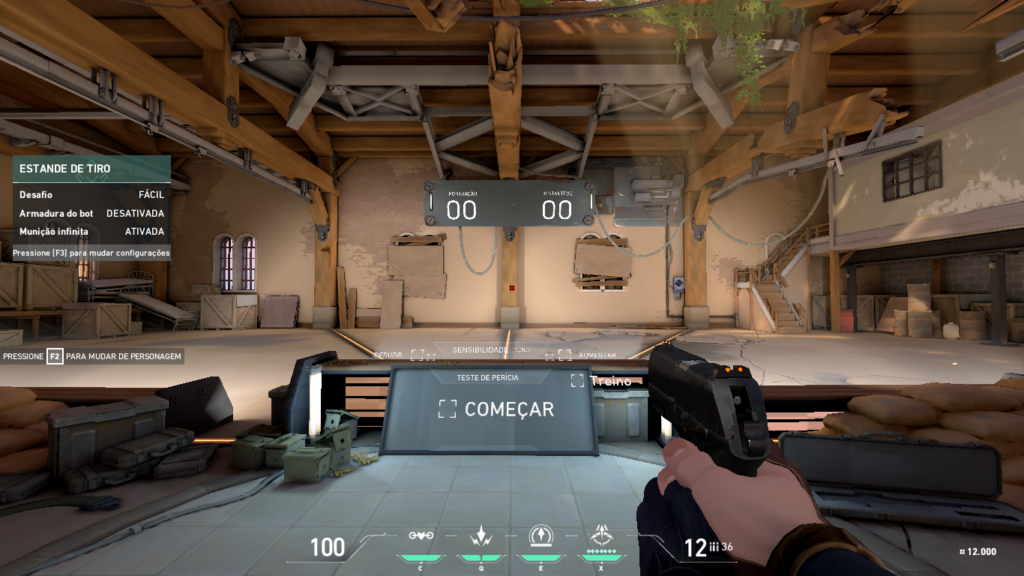The width and height of the screenshot is (1024, 576).
Task: Activate the shock arrow ability above Q
Action: 480,535
